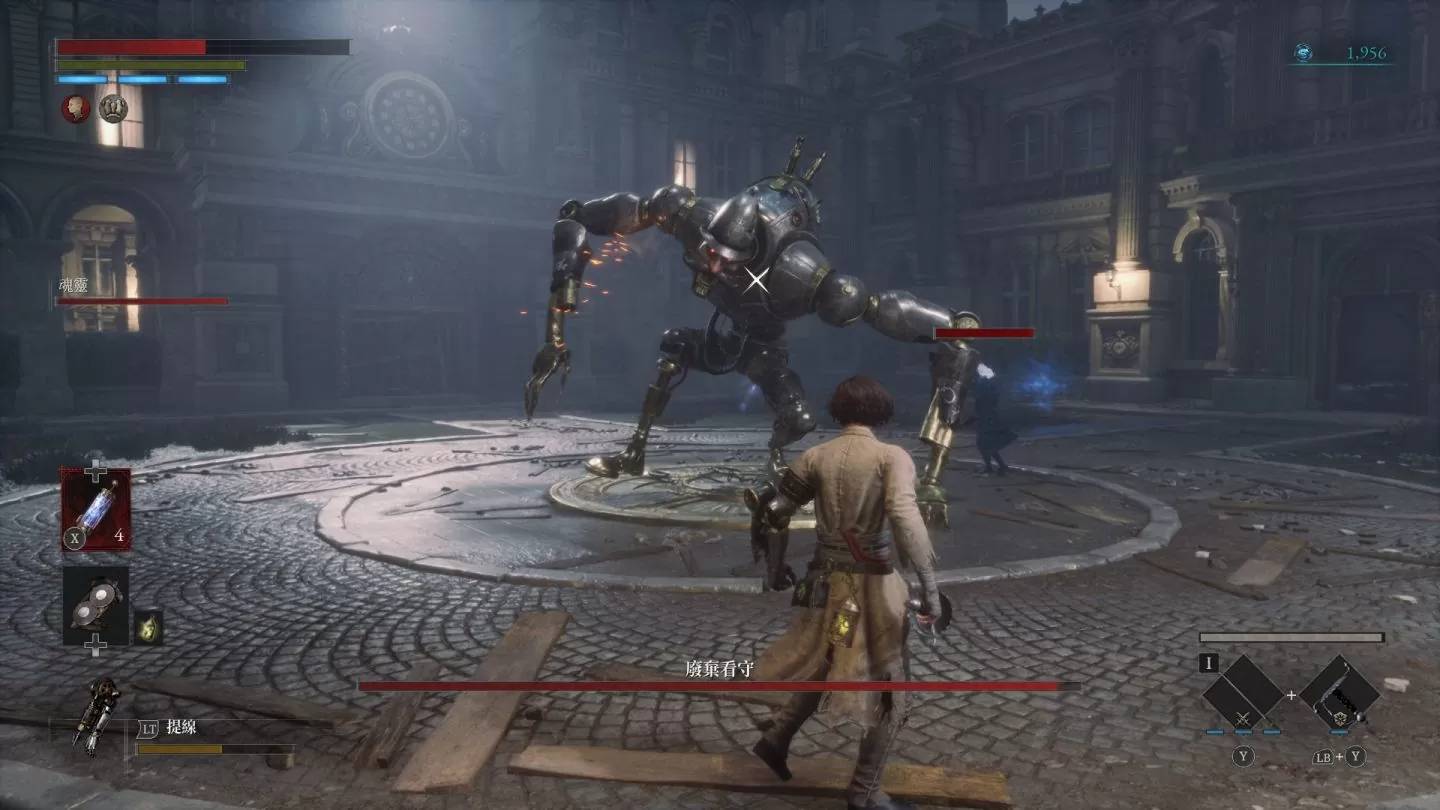Click the red head-profile status buff icon

coord(76,108)
